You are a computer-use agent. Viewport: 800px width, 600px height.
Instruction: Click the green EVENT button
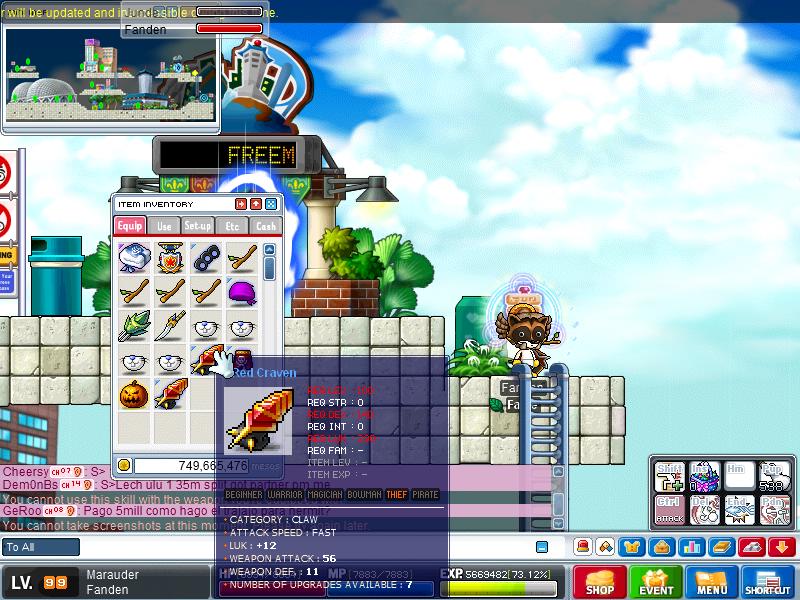(656, 582)
